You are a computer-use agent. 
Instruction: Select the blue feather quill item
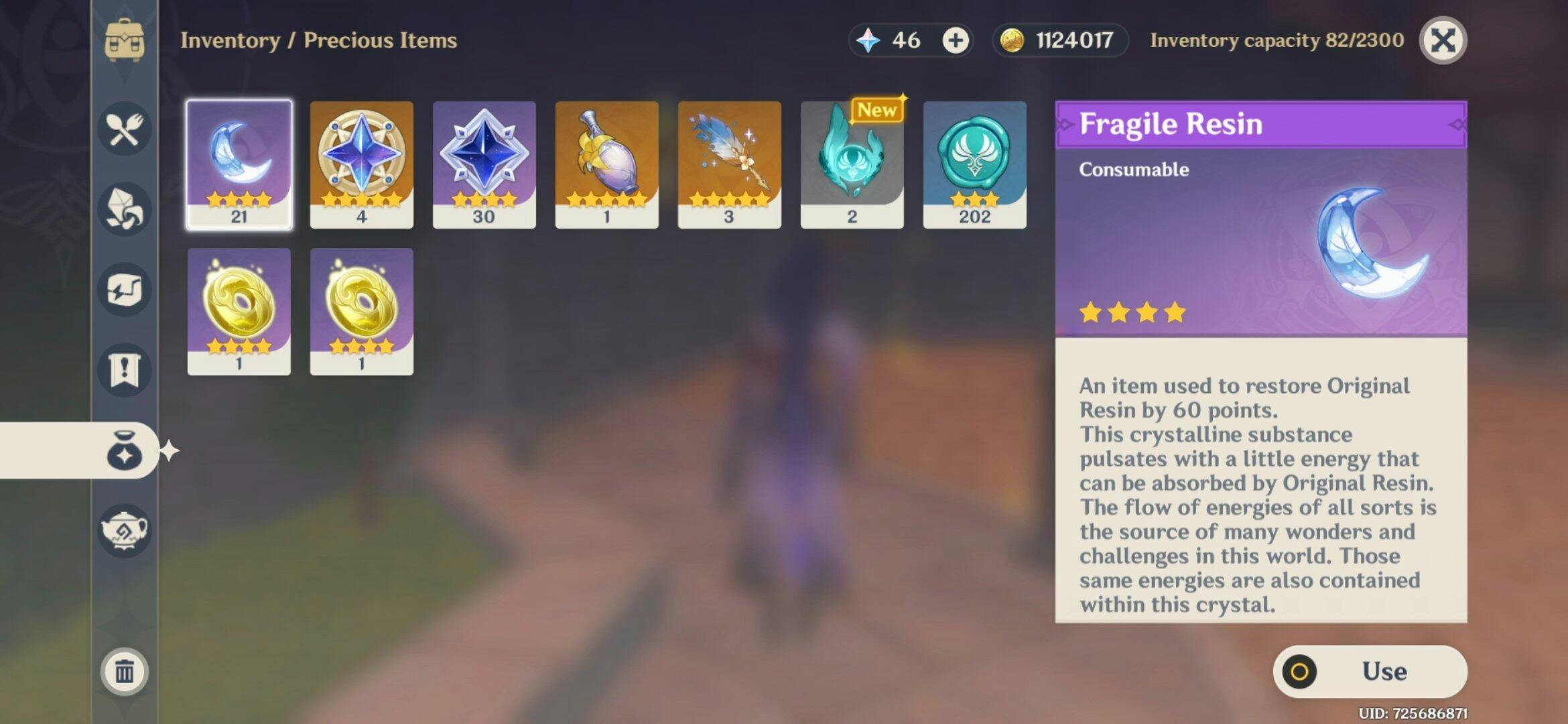(729, 164)
